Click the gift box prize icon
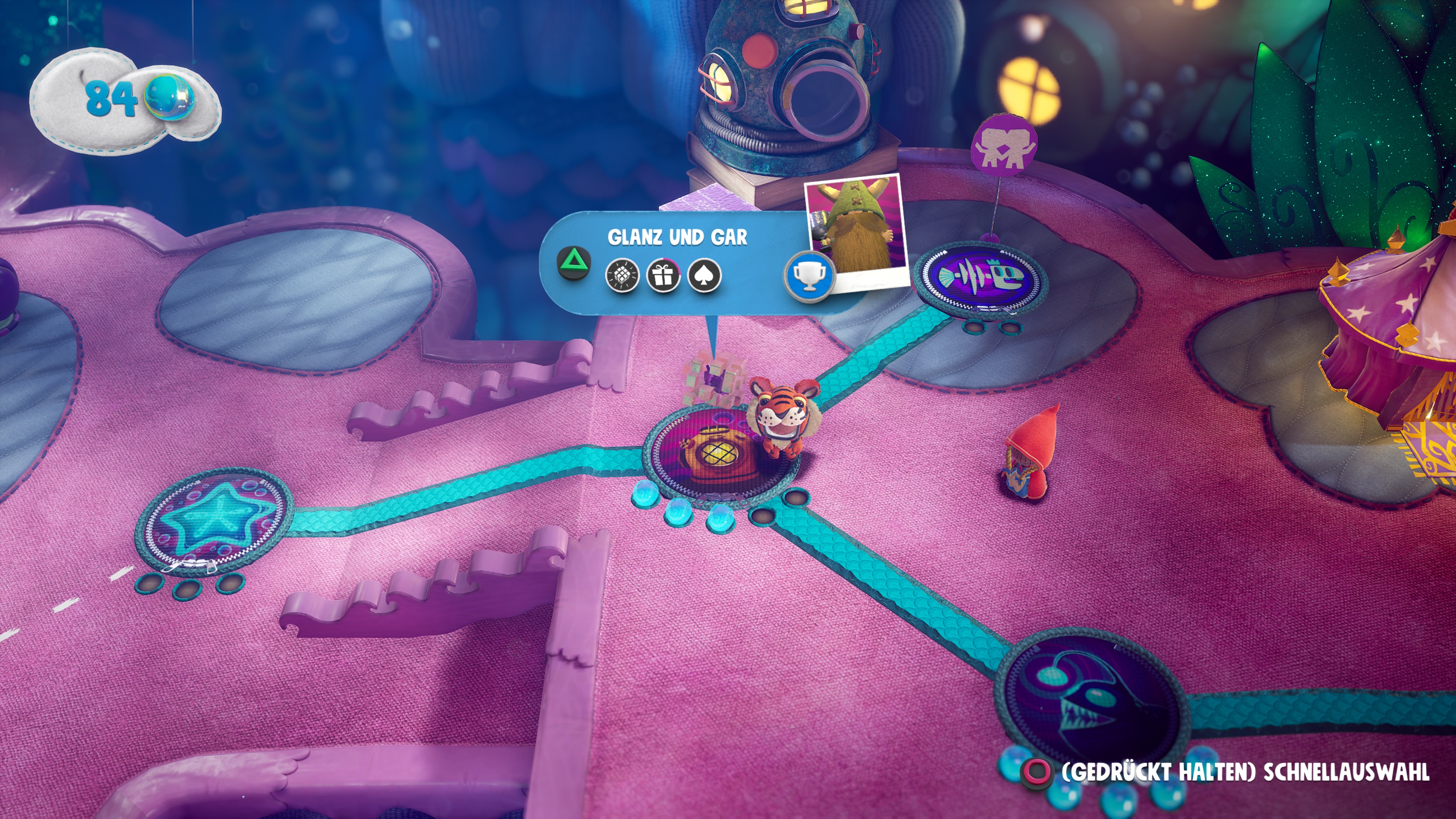The width and height of the screenshot is (1456, 819). point(664,276)
